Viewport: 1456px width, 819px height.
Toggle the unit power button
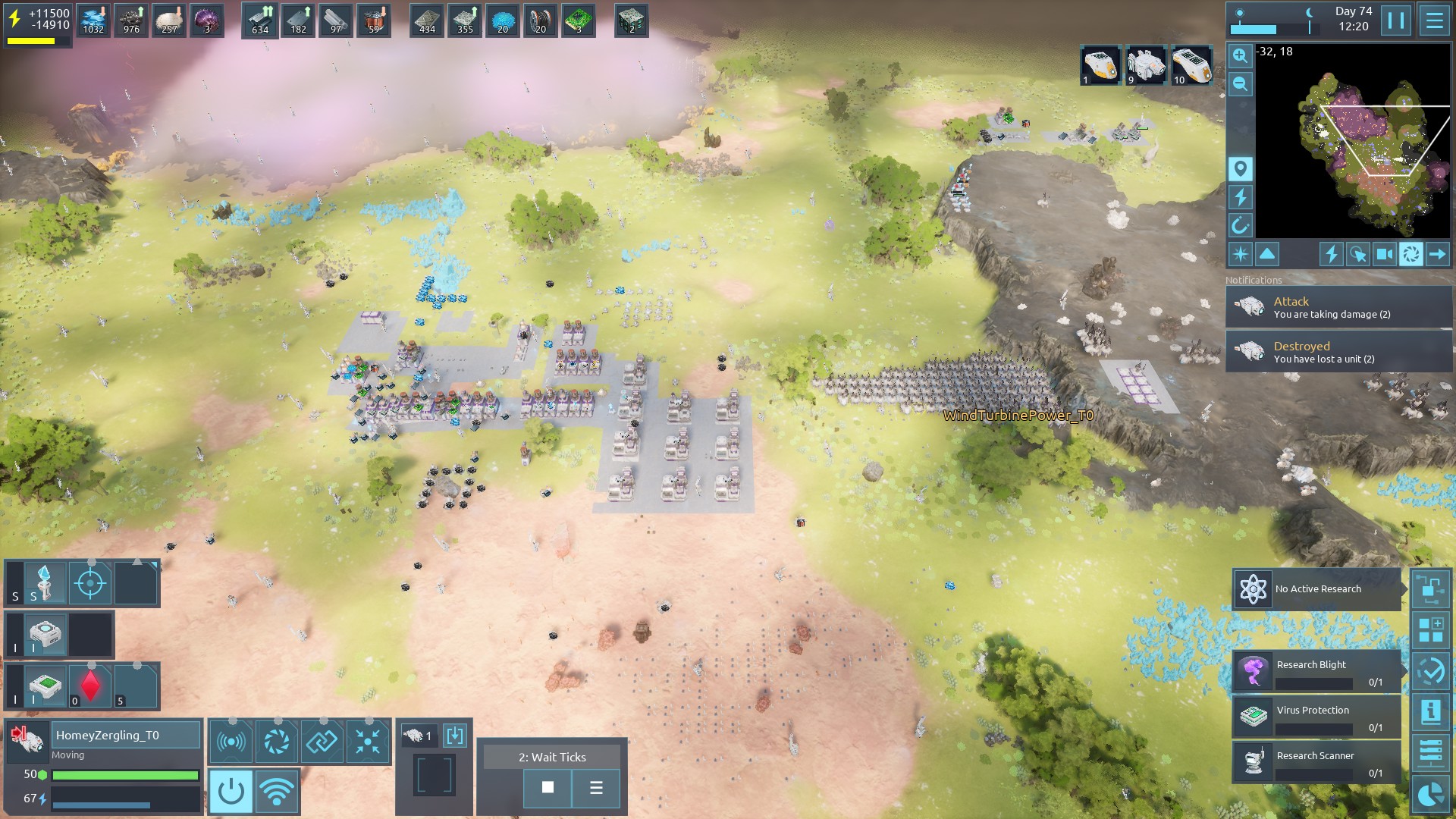pos(231,791)
